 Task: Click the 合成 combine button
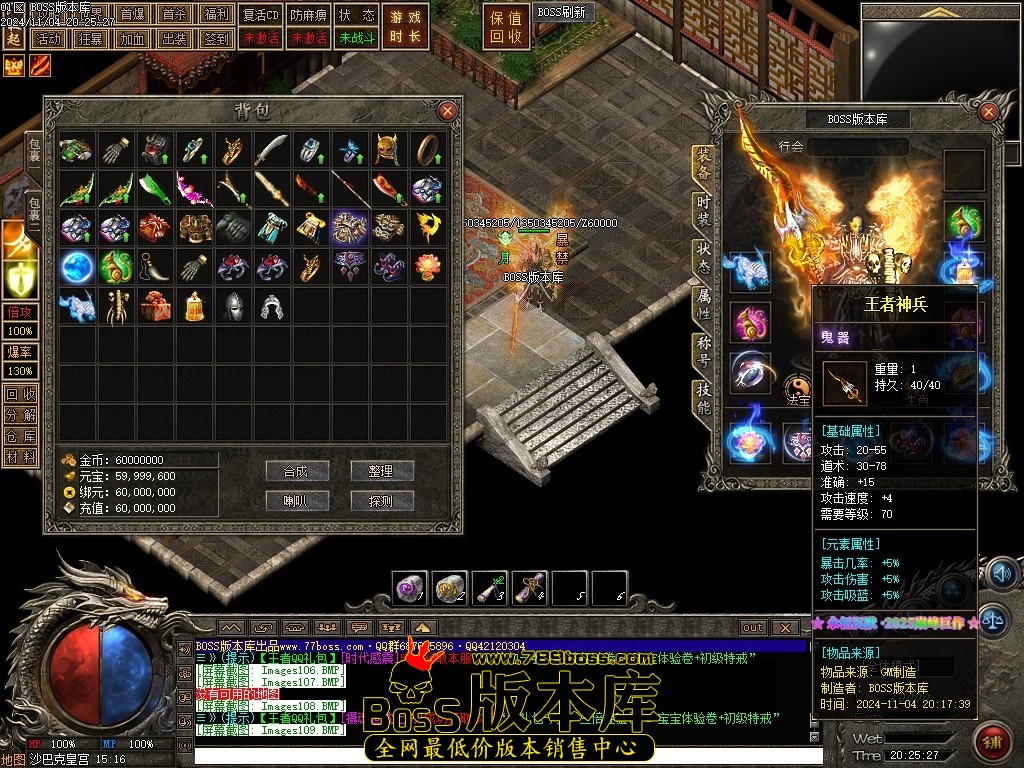(x=297, y=471)
